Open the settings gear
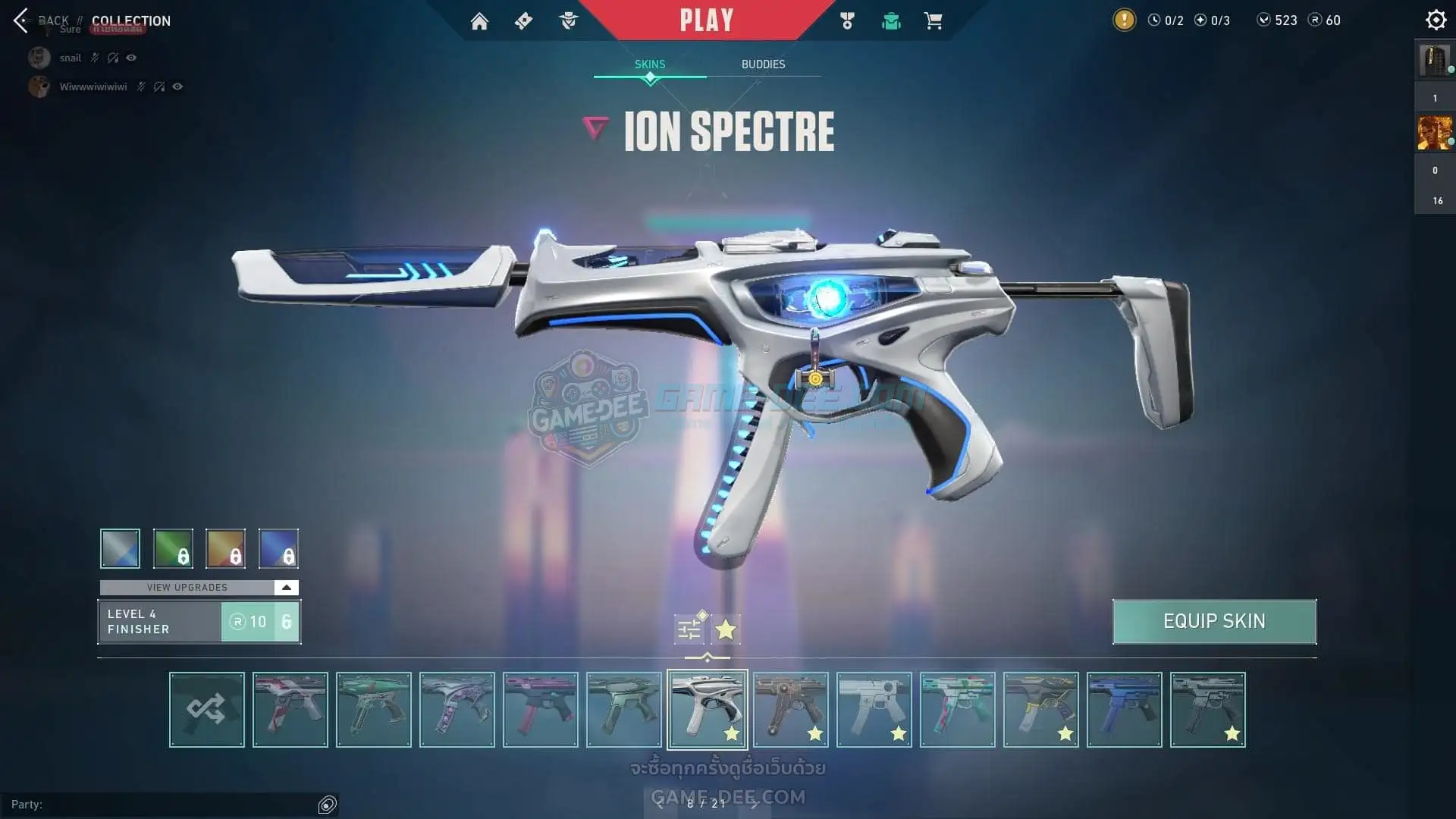Screen dimensions: 1456x819 (x=1436, y=20)
